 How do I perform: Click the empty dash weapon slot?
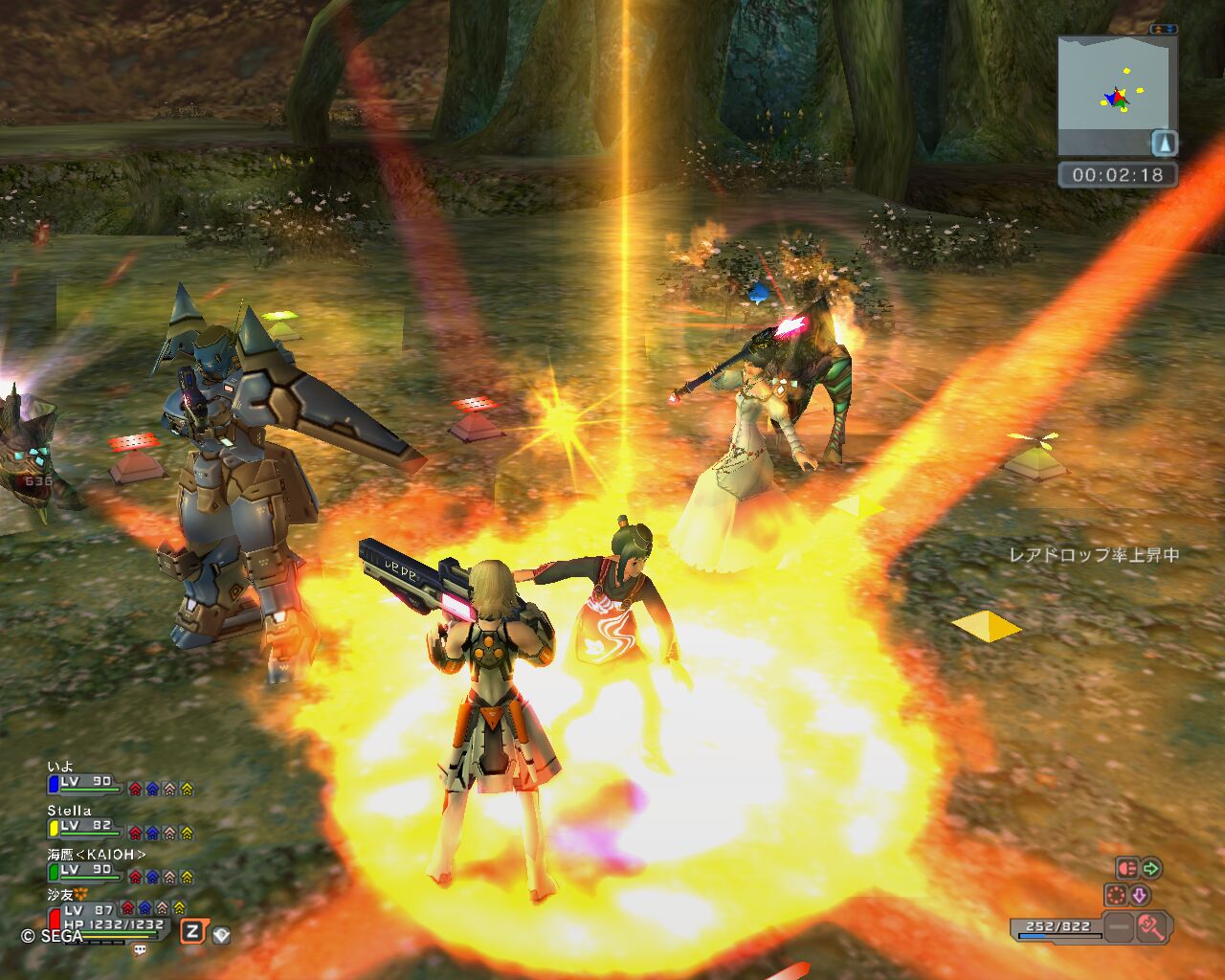(x=1118, y=925)
